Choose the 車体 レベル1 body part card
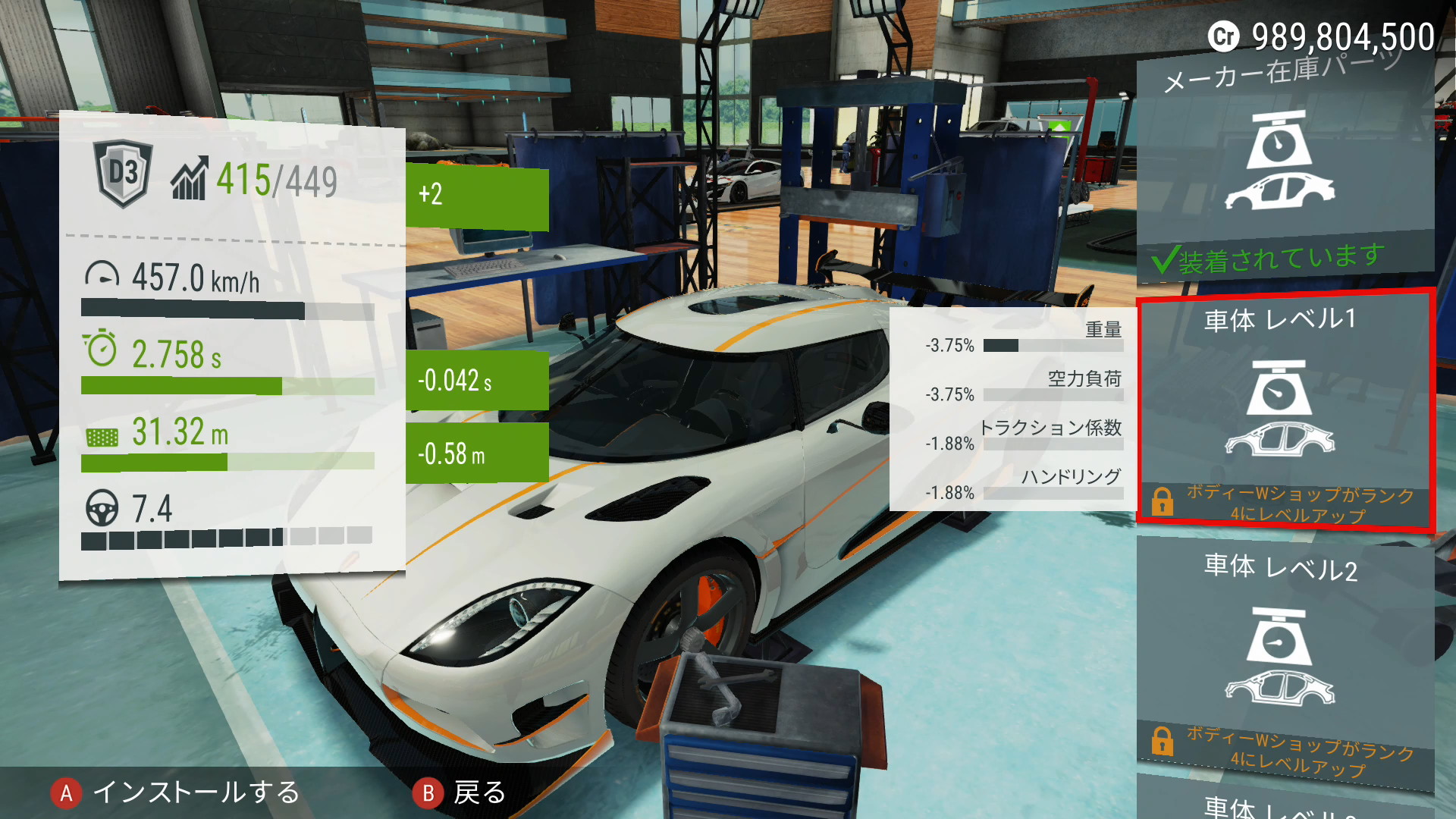 (x=1284, y=409)
